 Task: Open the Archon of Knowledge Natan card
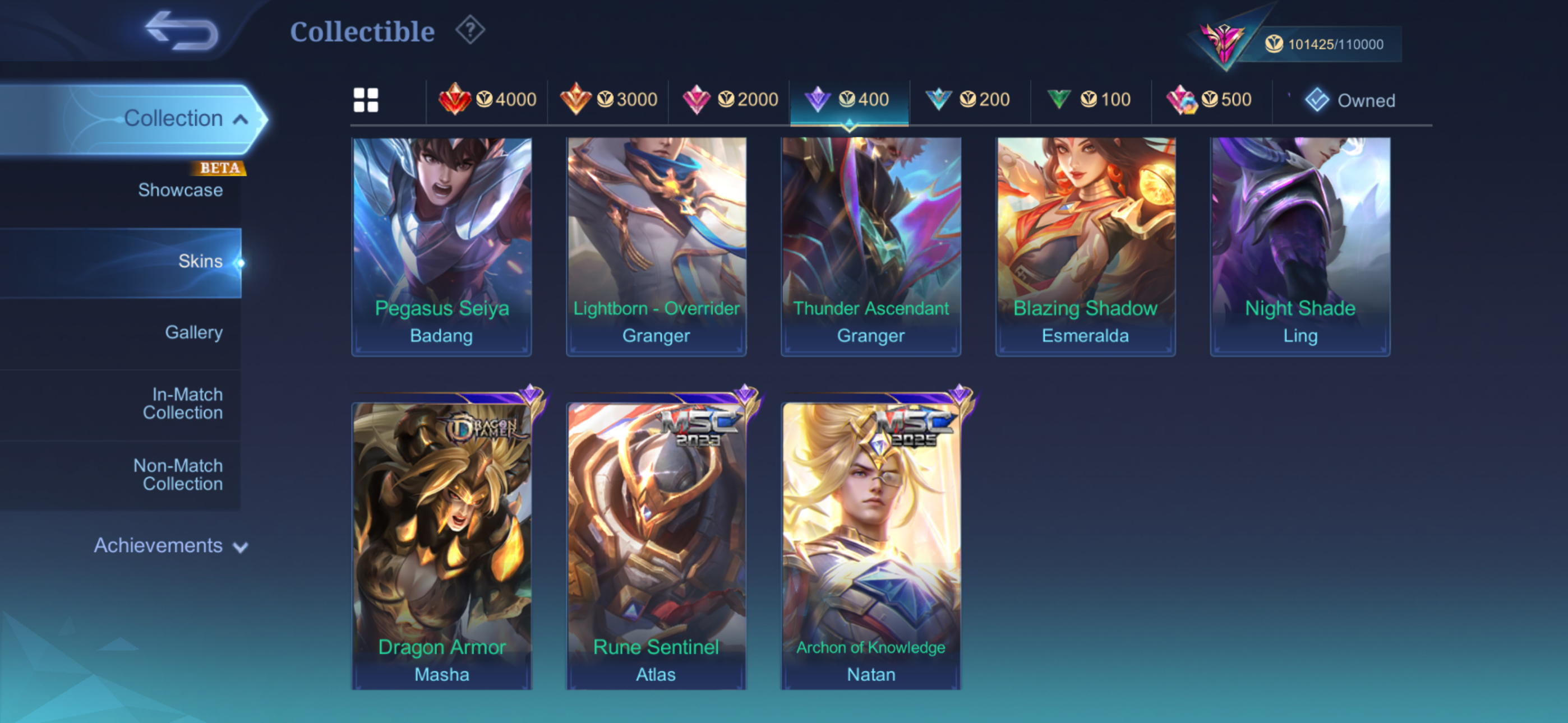(871, 545)
